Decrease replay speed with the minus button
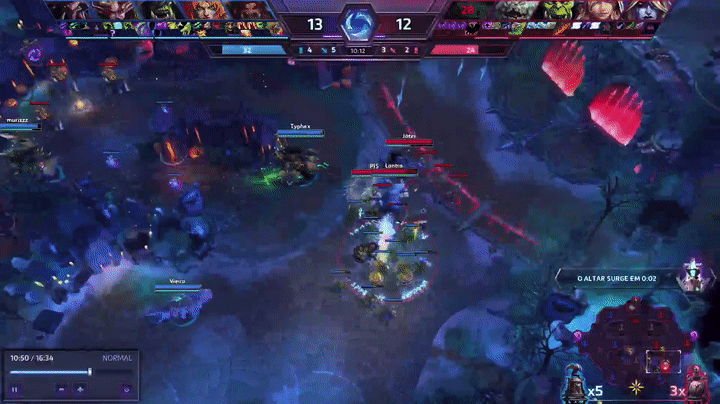Screen dimensions: 720x404 click(x=62, y=388)
